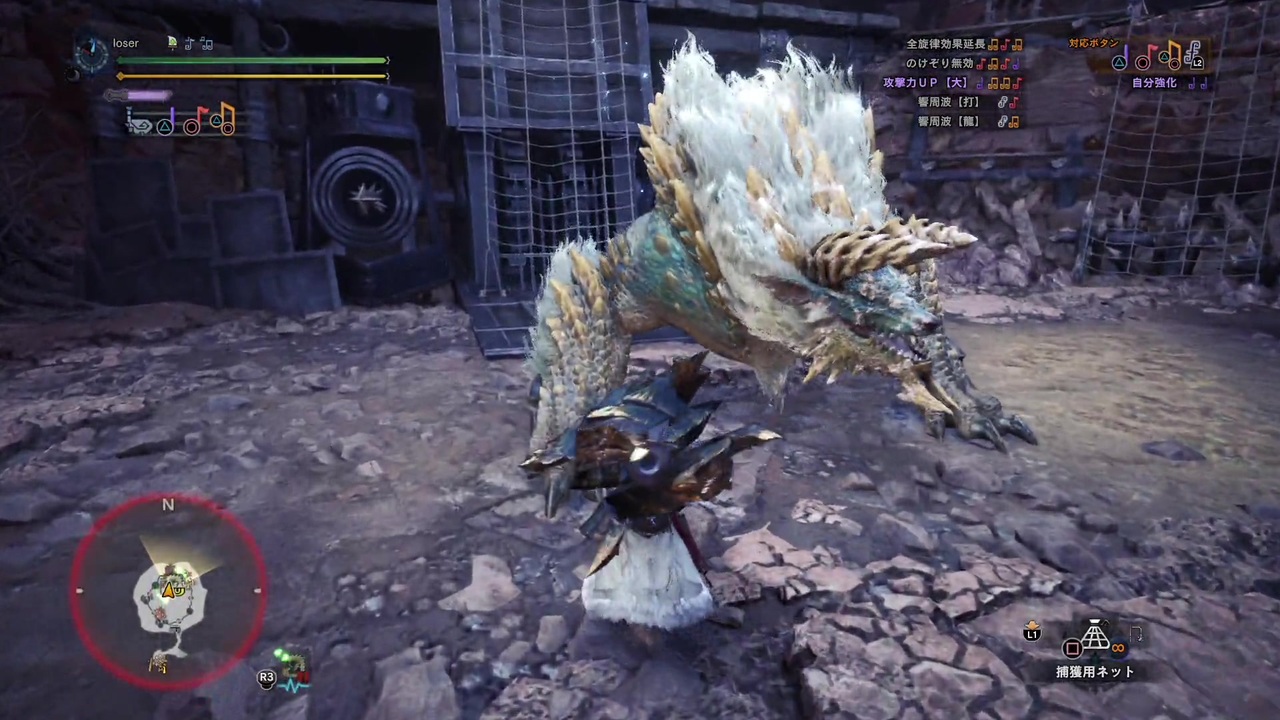Screen dimensions: 1280x720
Task: Open the next-item indicator right of the capture net
Action: (1137, 633)
